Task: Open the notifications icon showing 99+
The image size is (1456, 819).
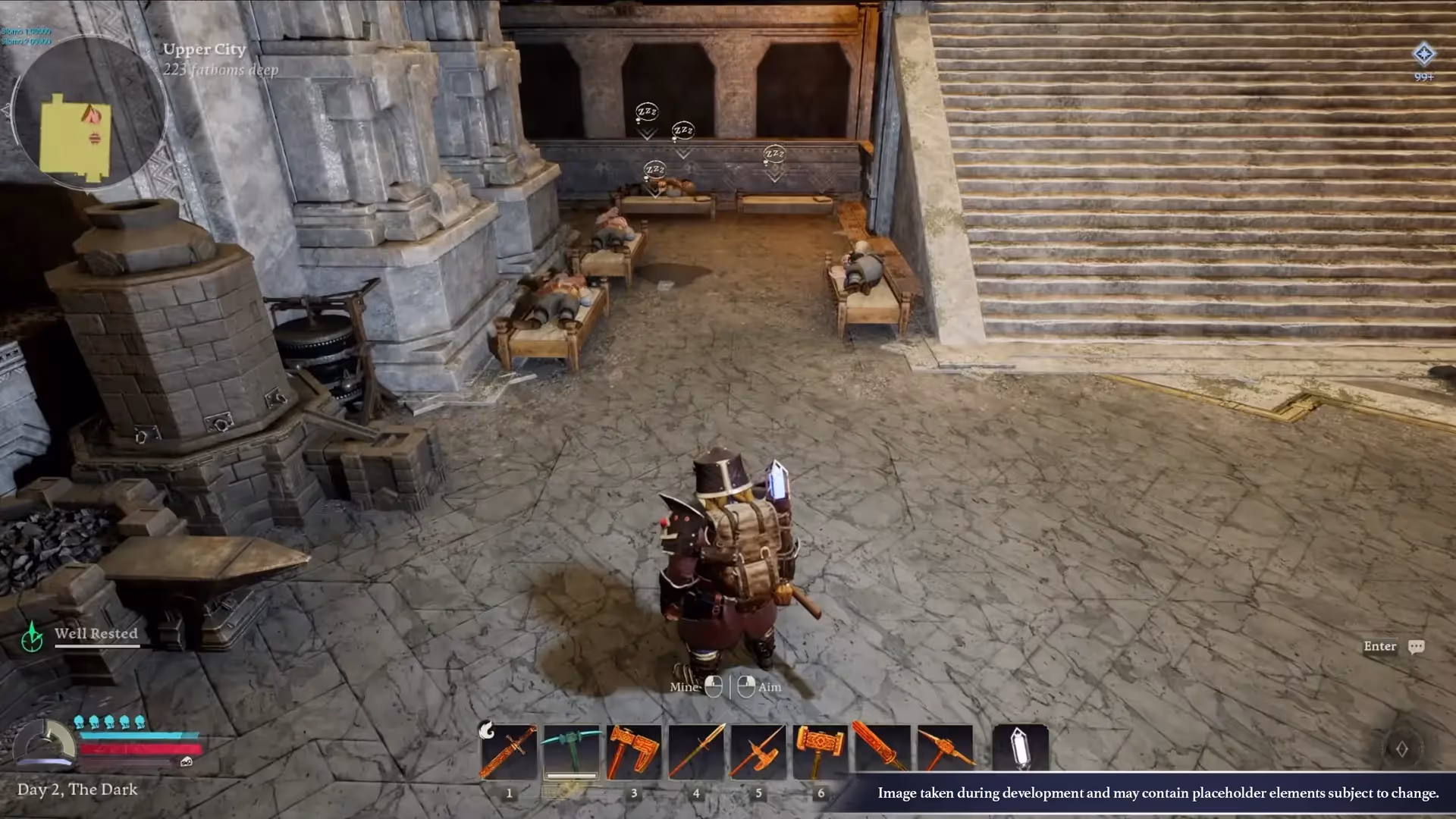Action: (1423, 55)
